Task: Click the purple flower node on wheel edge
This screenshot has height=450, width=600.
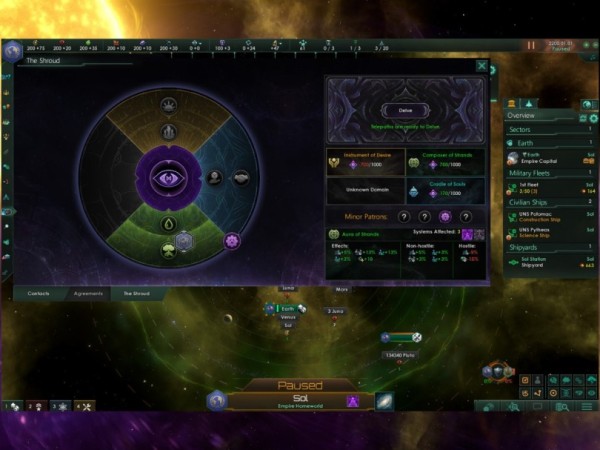Action: 232,240
